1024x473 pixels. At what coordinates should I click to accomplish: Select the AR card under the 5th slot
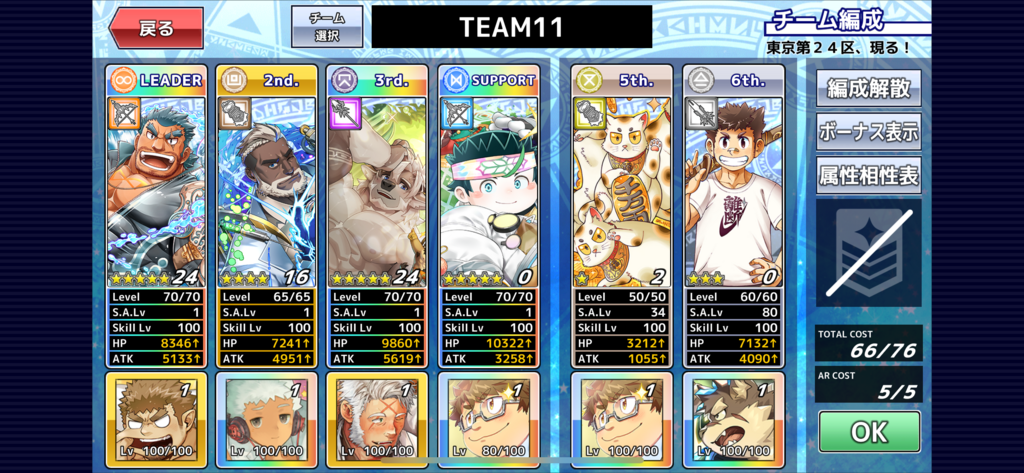pos(622,419)
